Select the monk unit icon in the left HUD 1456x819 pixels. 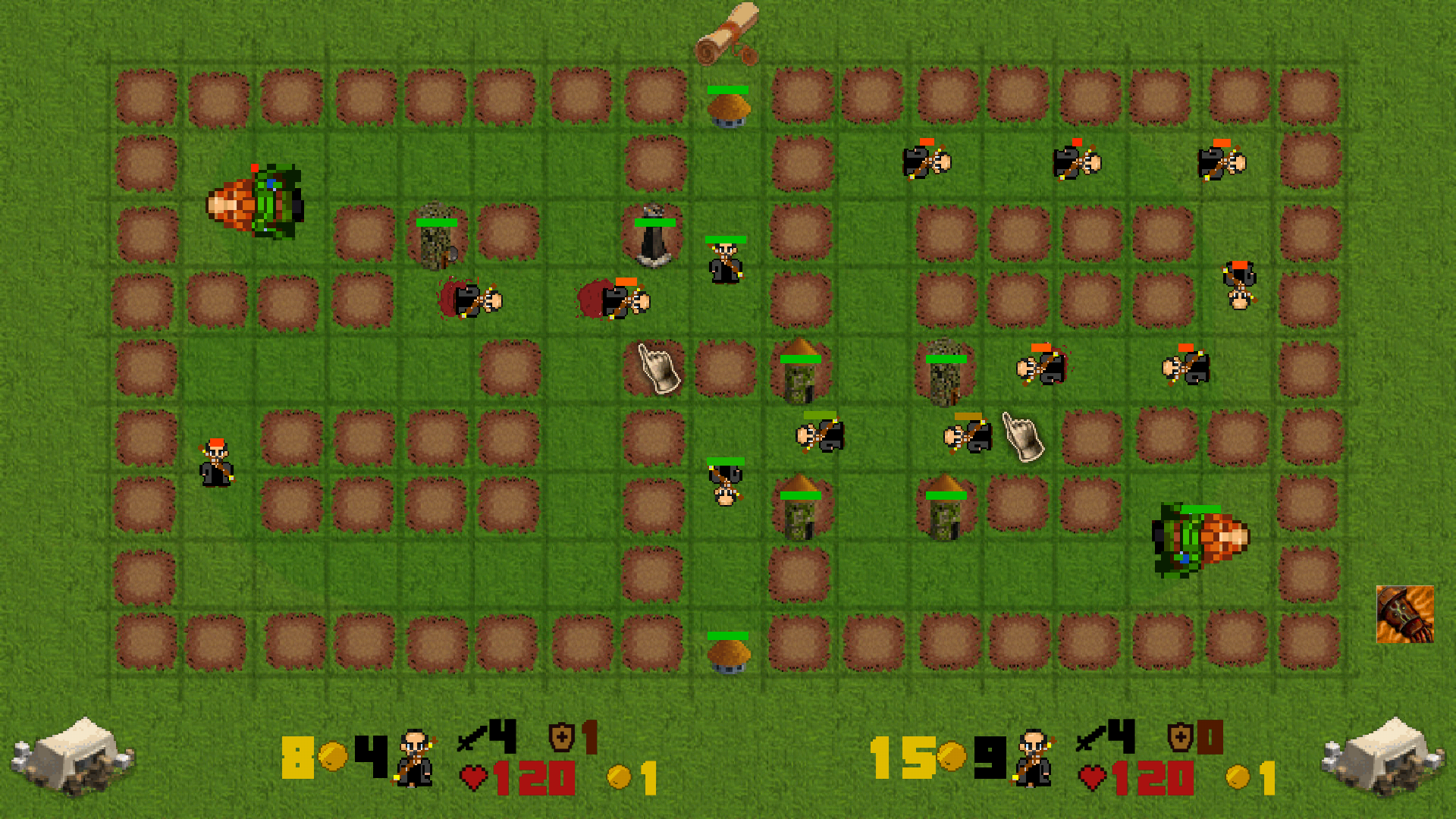413,760
